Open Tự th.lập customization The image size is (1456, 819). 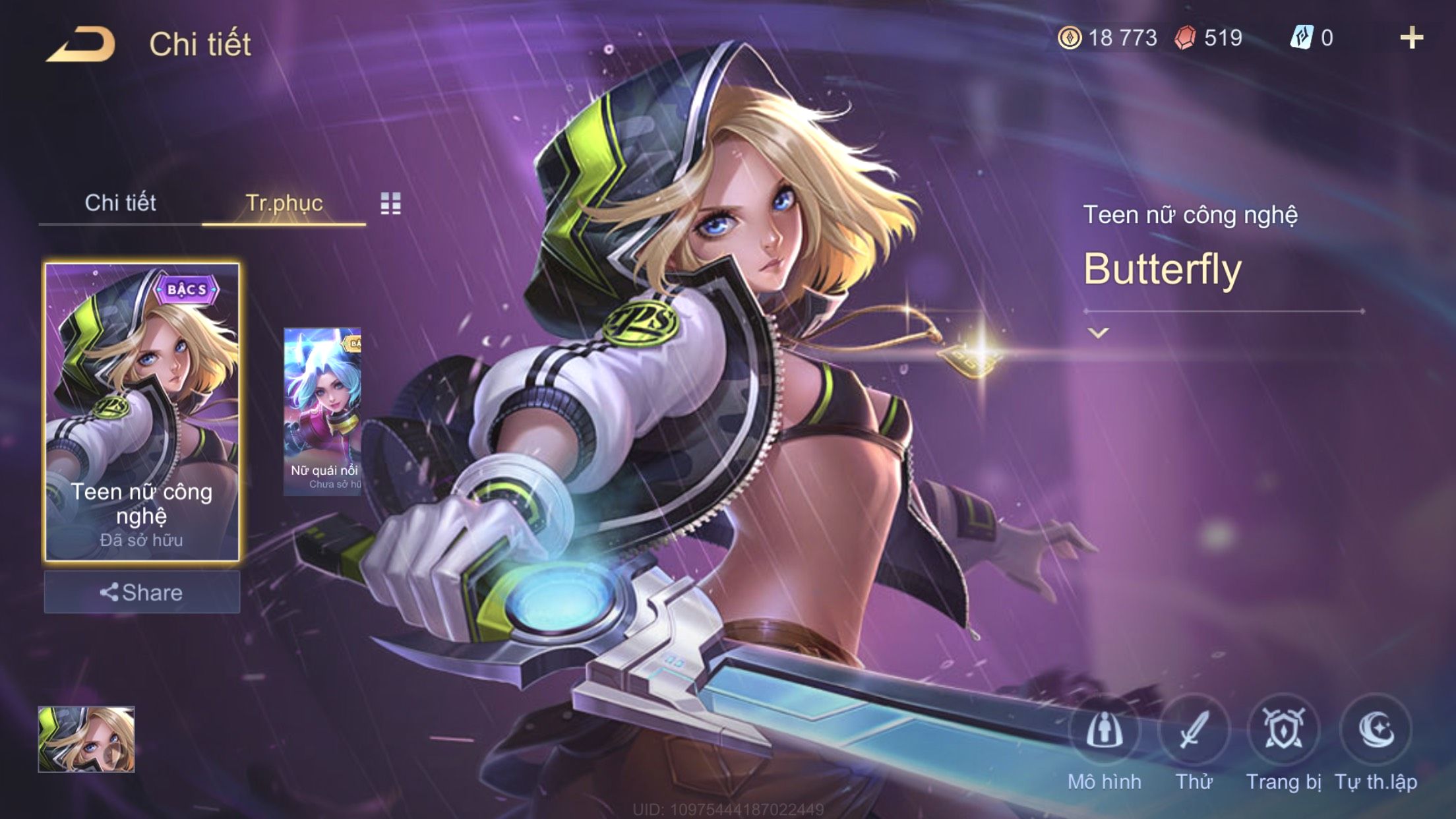point(1376,731)
